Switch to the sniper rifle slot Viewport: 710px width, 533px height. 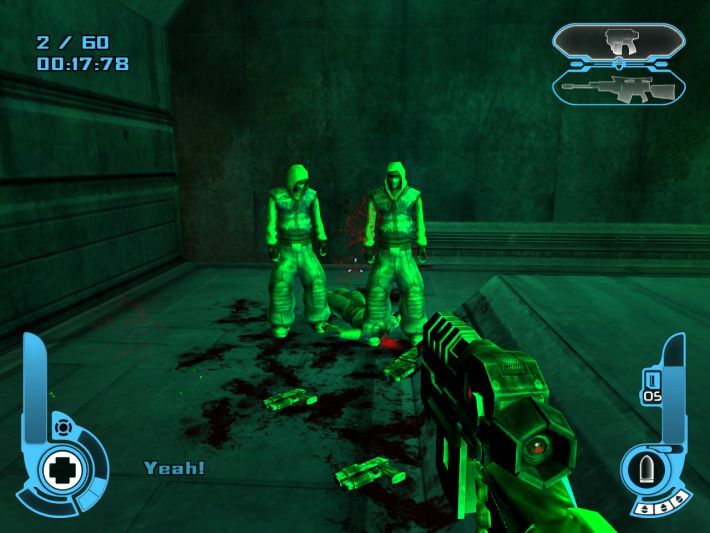(618, 87)
